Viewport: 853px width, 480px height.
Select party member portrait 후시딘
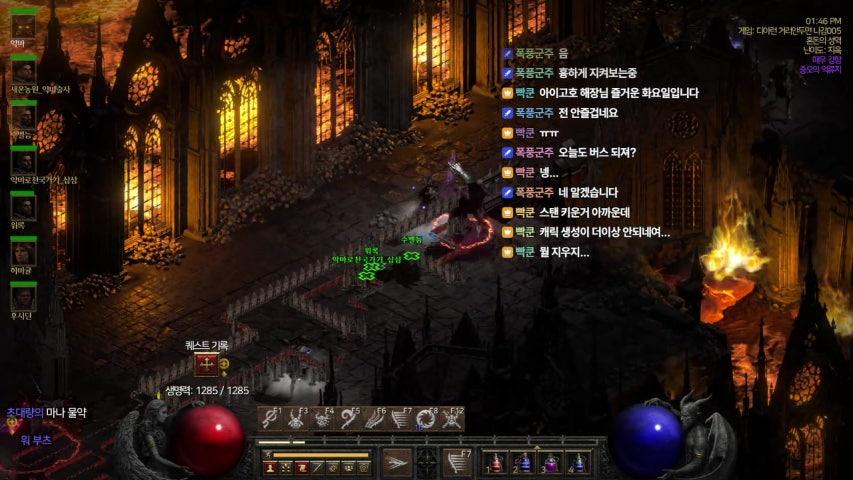pos(23,298)
